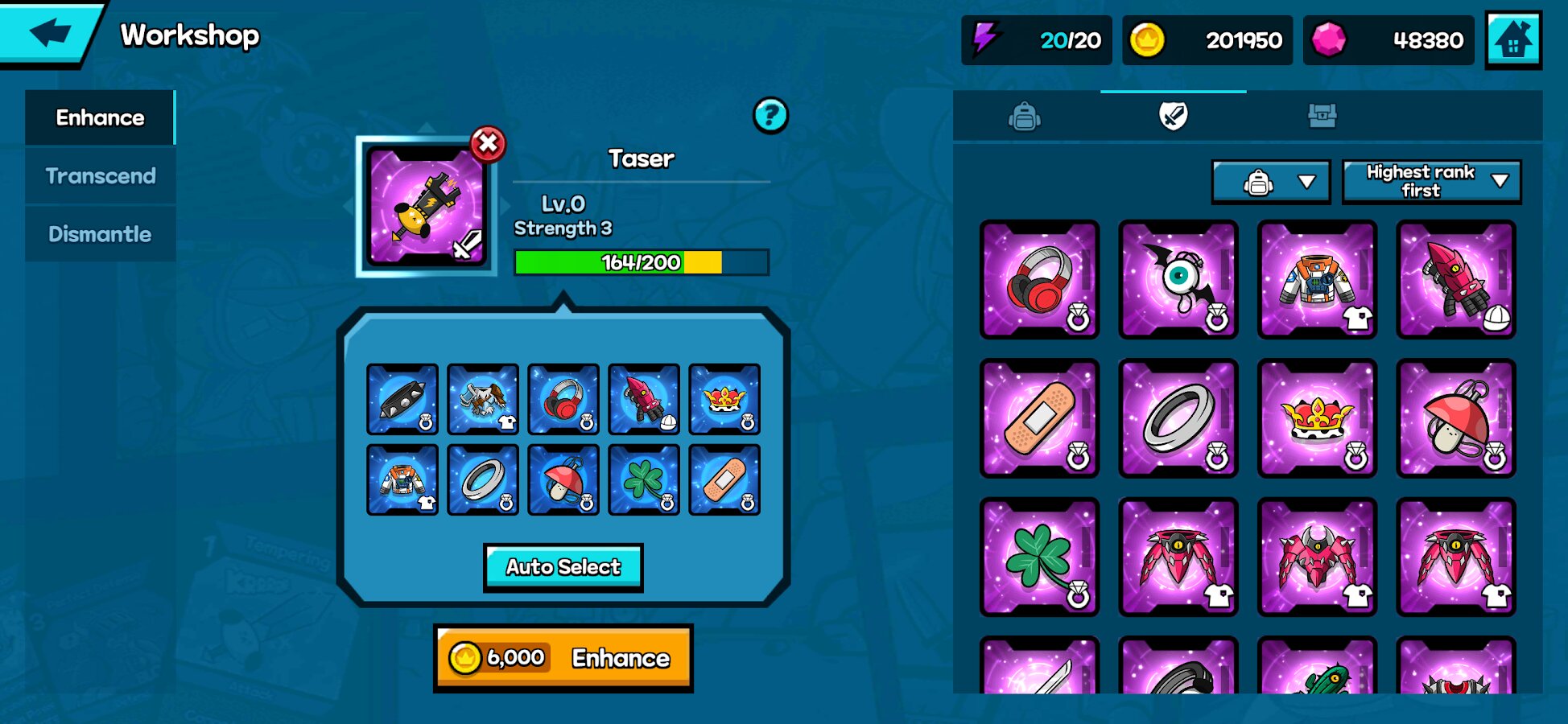Viewport: 1568px width, 724px height.
Task: Remove the Taser with red X
Action: [488, 144]
